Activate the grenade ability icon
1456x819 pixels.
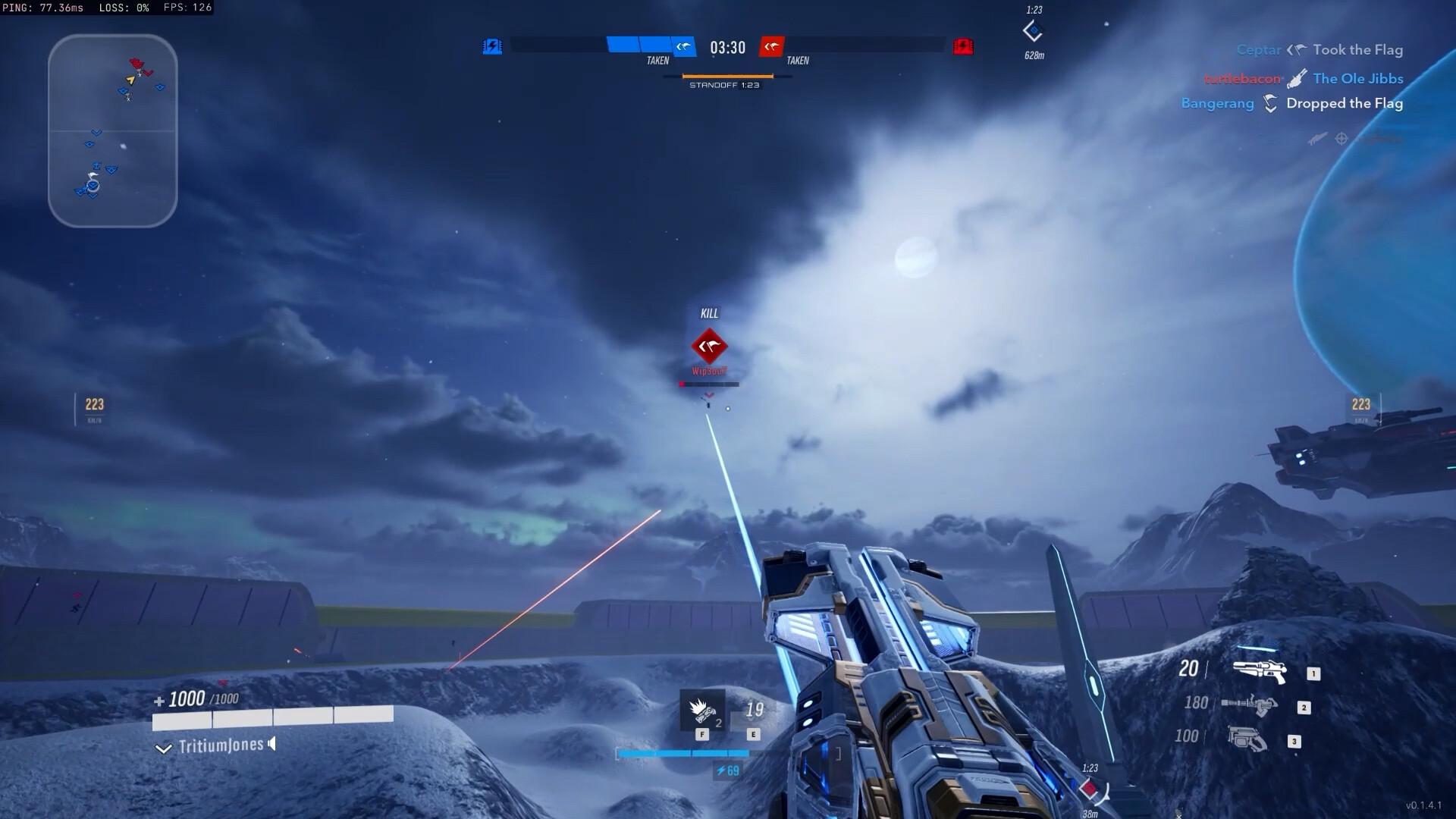coord(702,711)
